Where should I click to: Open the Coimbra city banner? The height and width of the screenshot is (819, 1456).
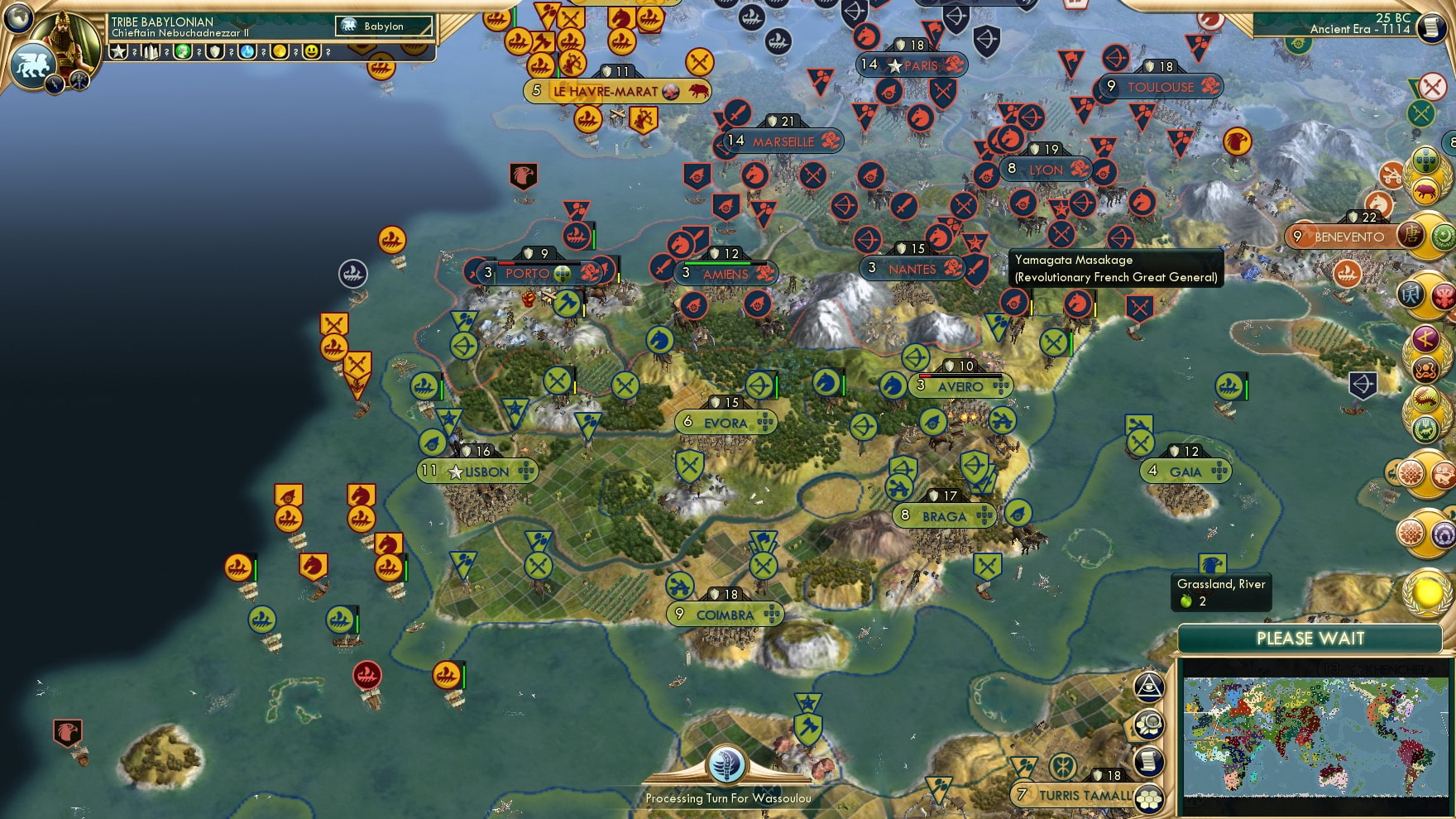coord(725,615)
